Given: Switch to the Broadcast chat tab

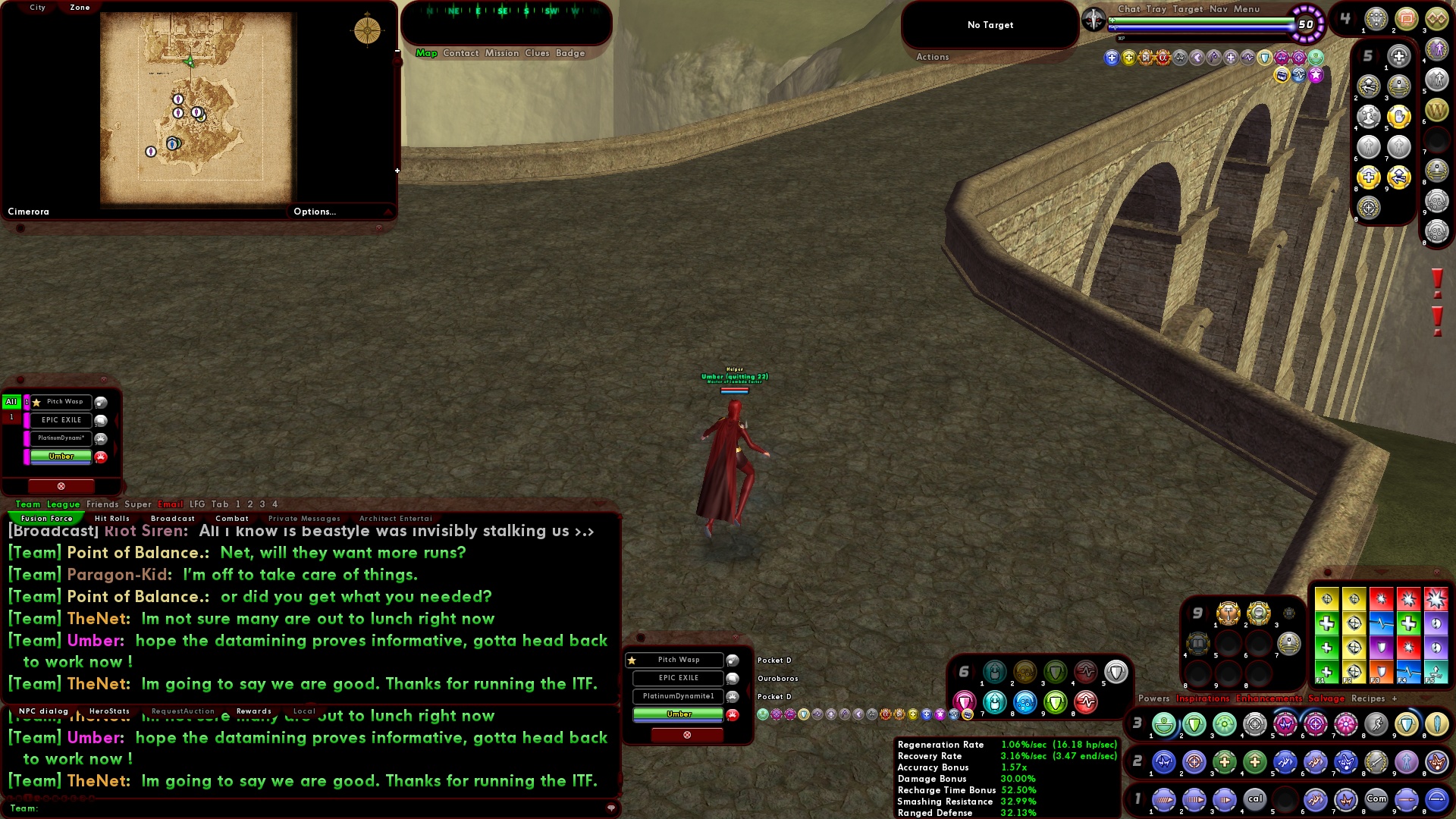Looking at the screenshot, I should tap(173, 518).
